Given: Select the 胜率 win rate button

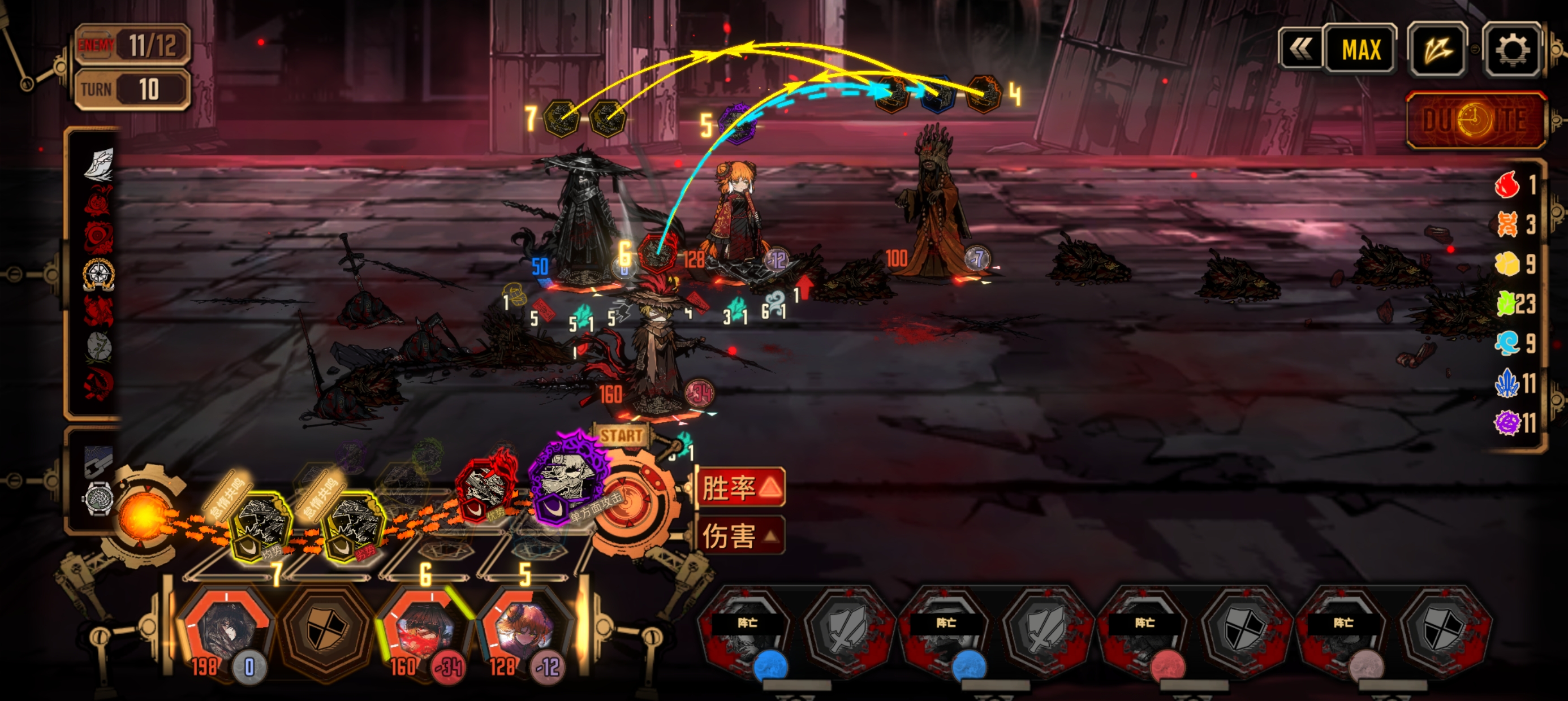Looking at the screenshot, I should [739, 487].
